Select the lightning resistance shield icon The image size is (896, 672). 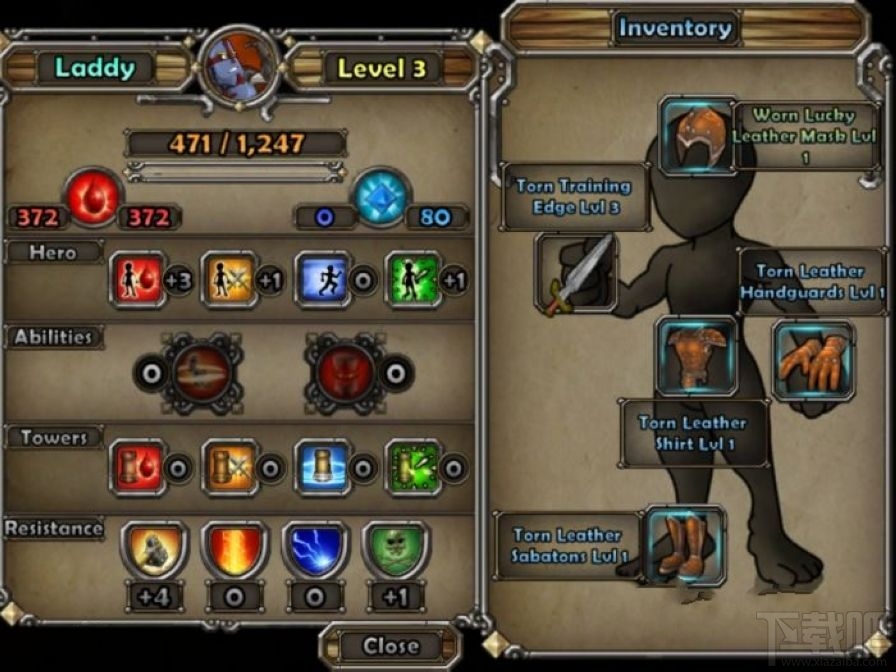click(314, 551)
